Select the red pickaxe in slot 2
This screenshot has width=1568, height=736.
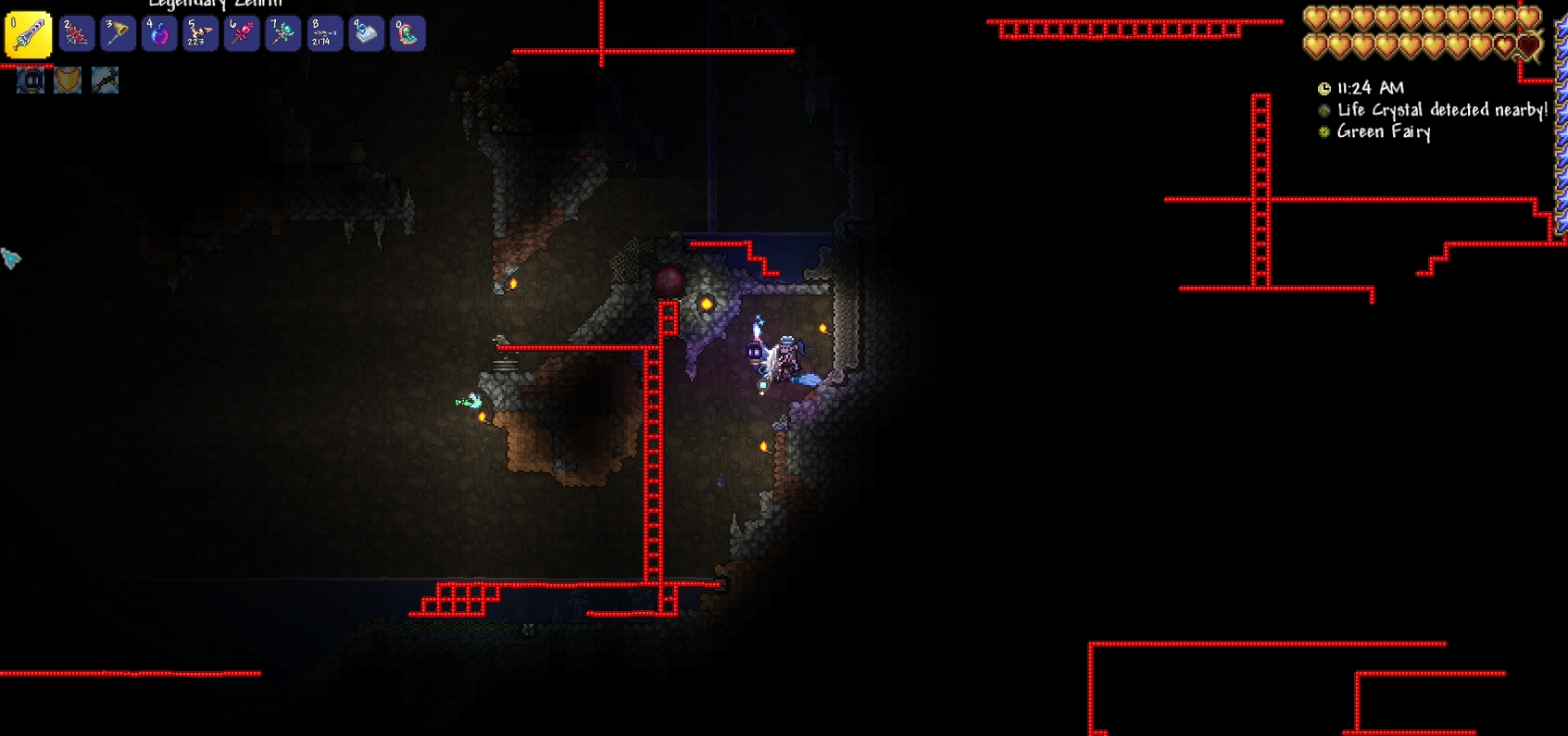[76, 34]
